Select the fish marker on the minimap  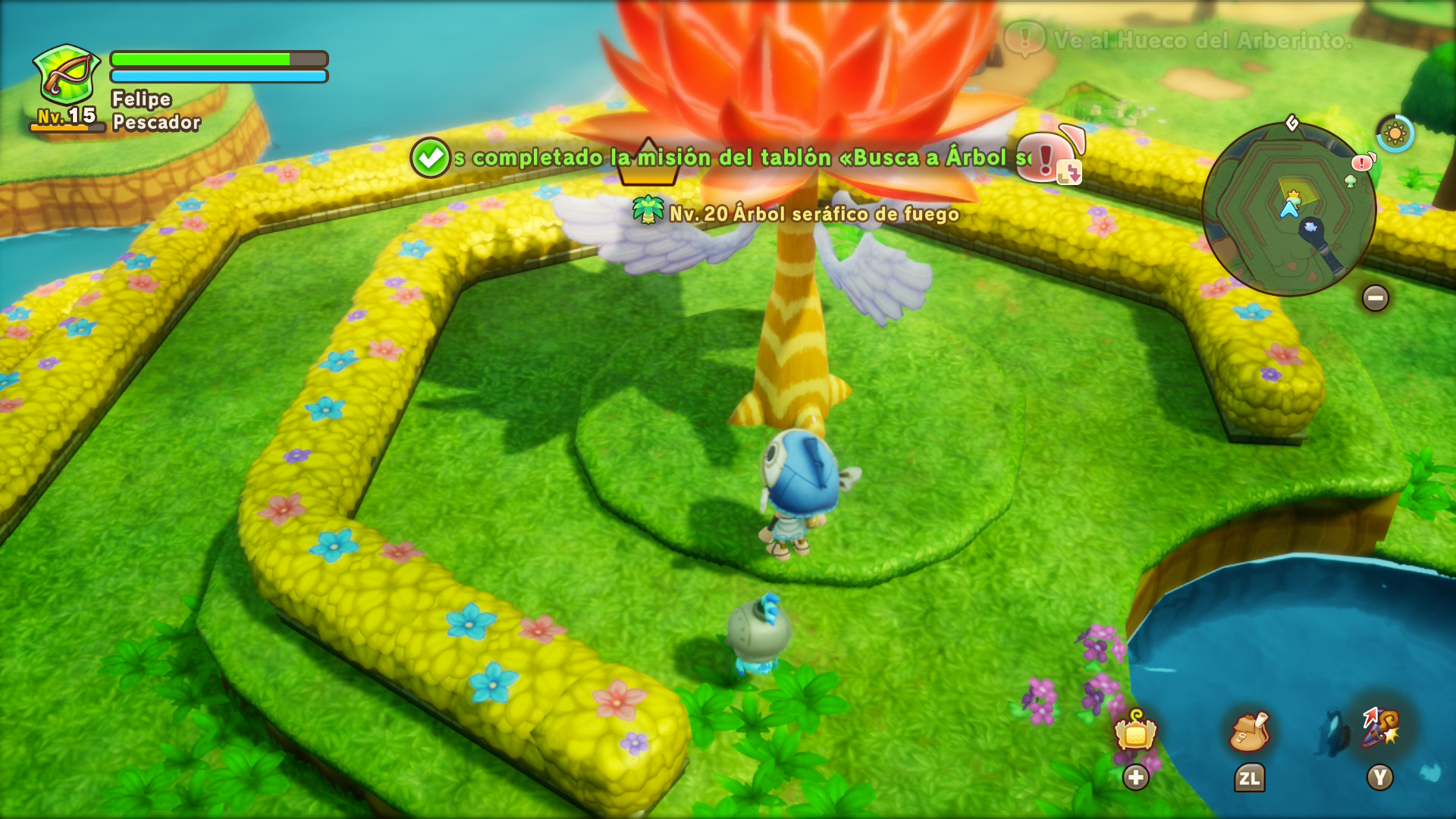[x=1310, y=227]
